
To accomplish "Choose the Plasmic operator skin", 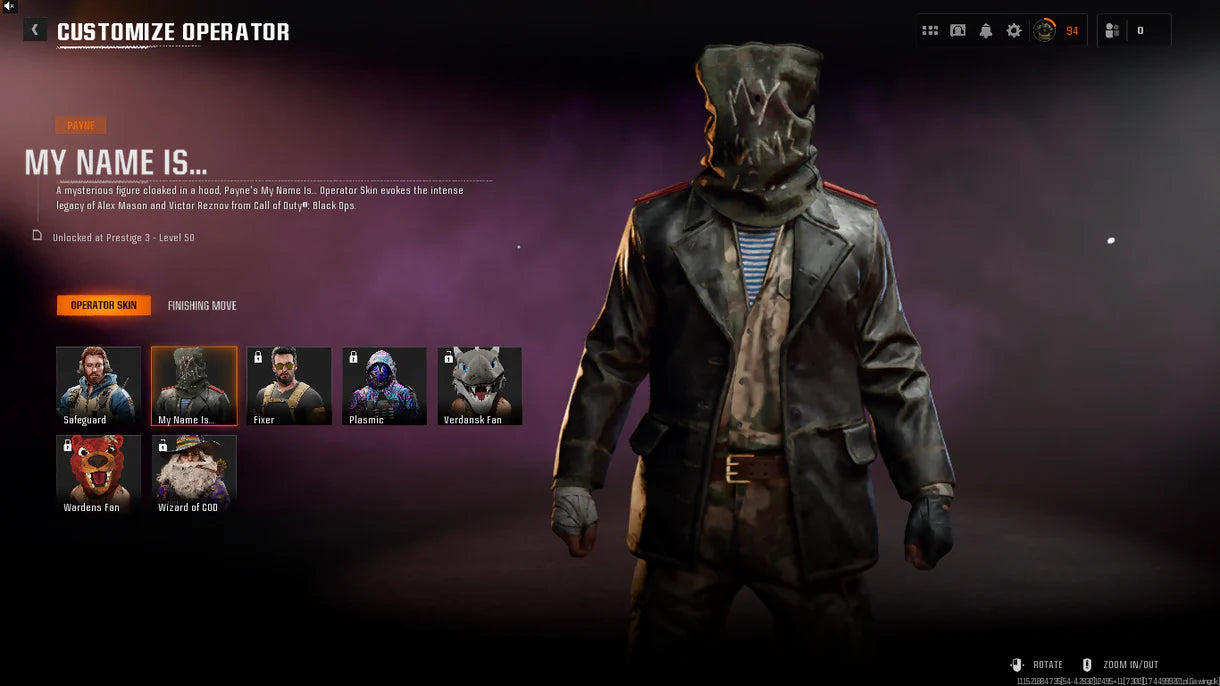I will click(x=384, y=386).
